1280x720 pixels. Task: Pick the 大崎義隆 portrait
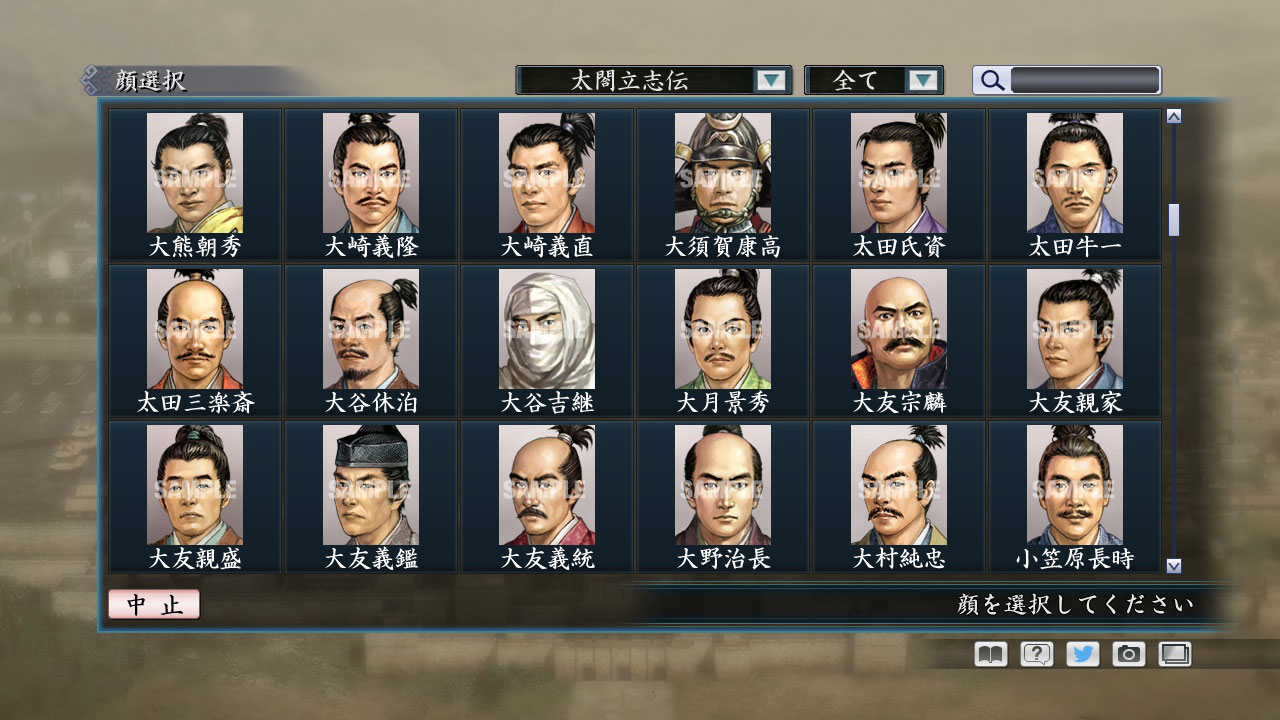368,175
